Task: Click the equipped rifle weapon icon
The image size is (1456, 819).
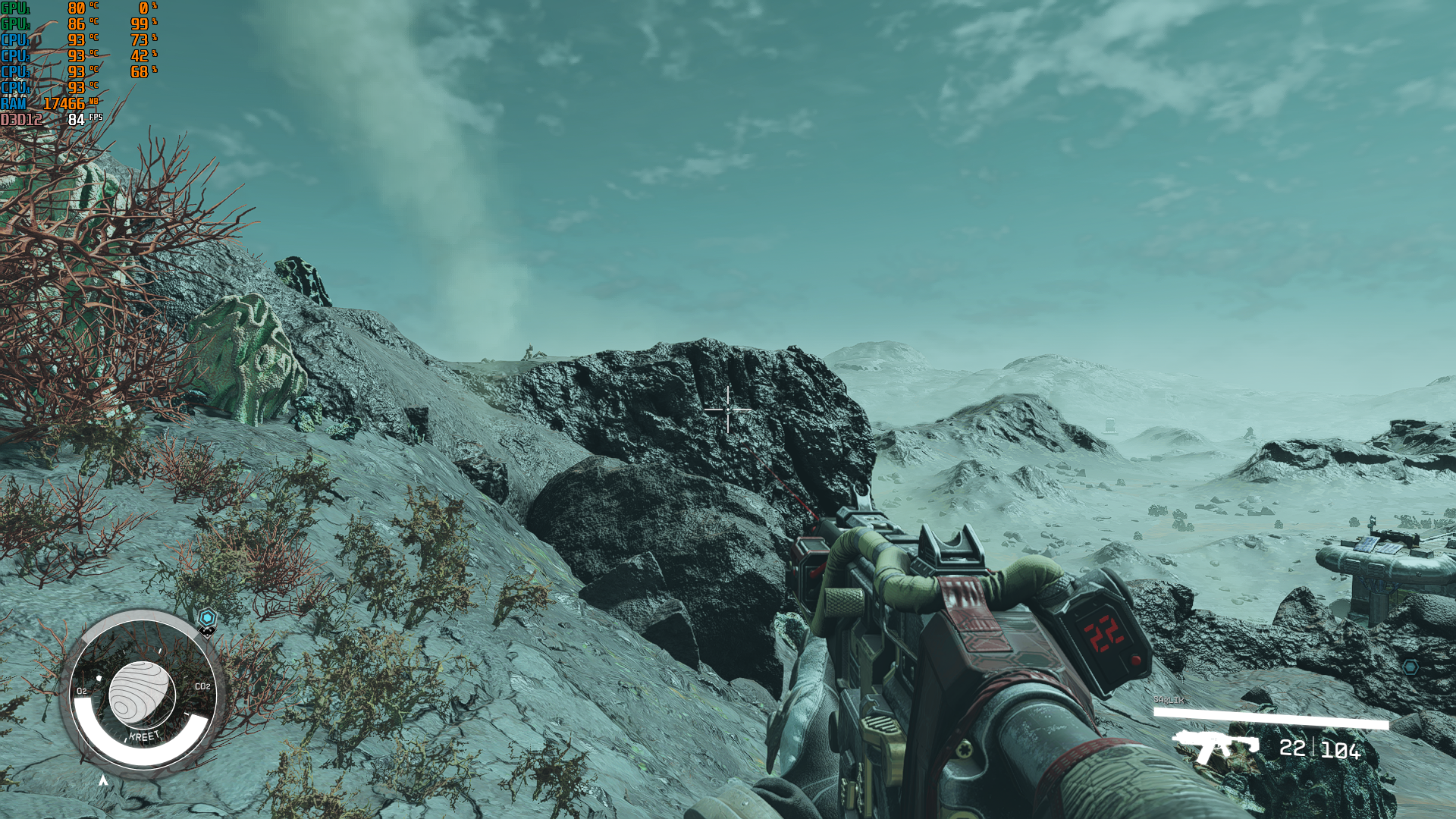Action: pos(1216,745)
